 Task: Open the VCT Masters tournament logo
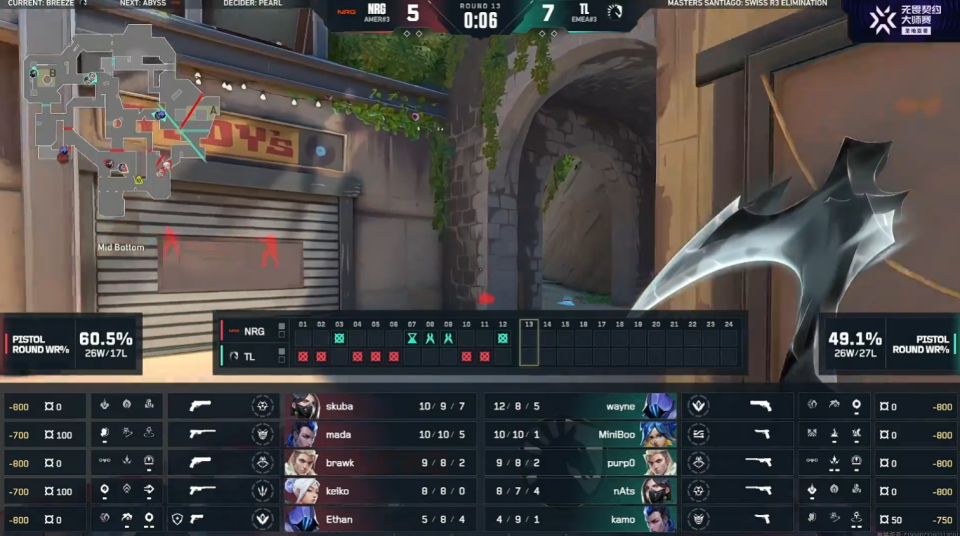click(899, 19)
